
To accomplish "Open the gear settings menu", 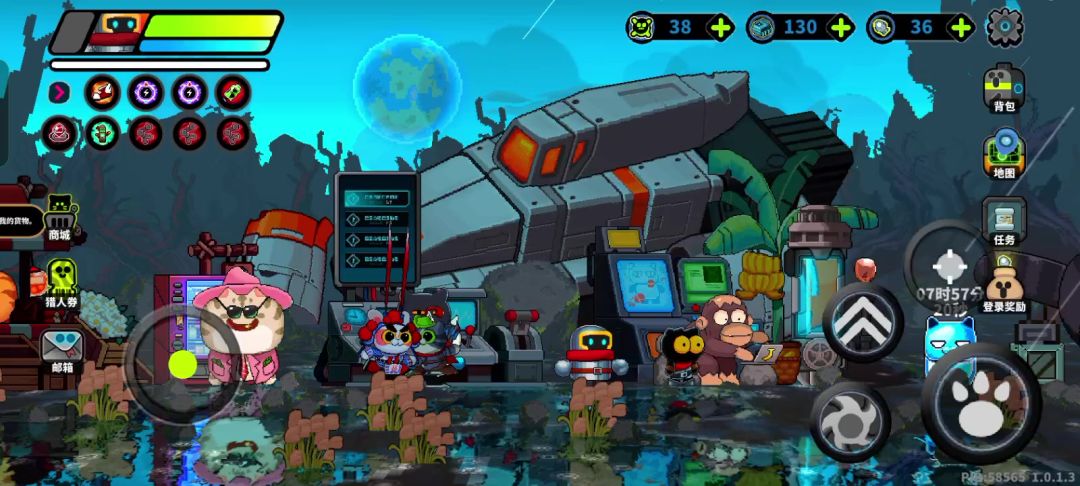I will (x=1004, y=27).
